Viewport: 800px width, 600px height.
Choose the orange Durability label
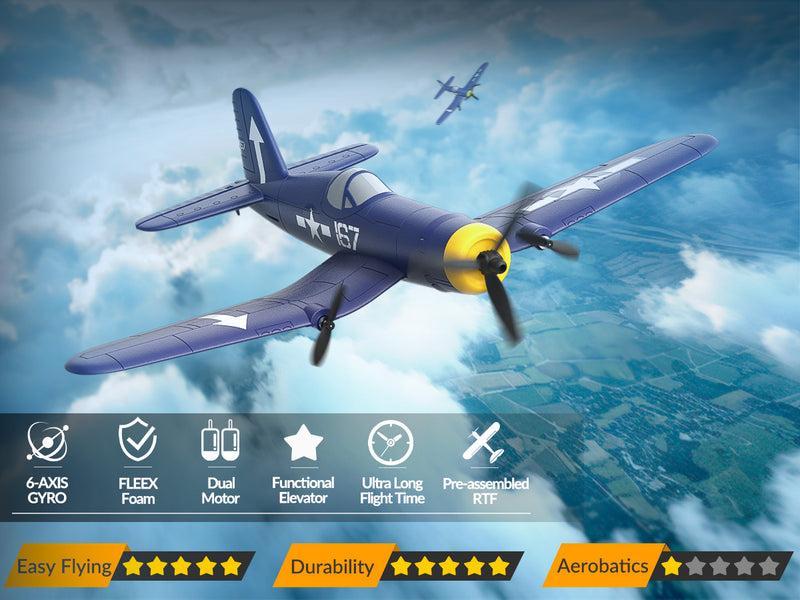pyautogui.click(x=330, y=567)
